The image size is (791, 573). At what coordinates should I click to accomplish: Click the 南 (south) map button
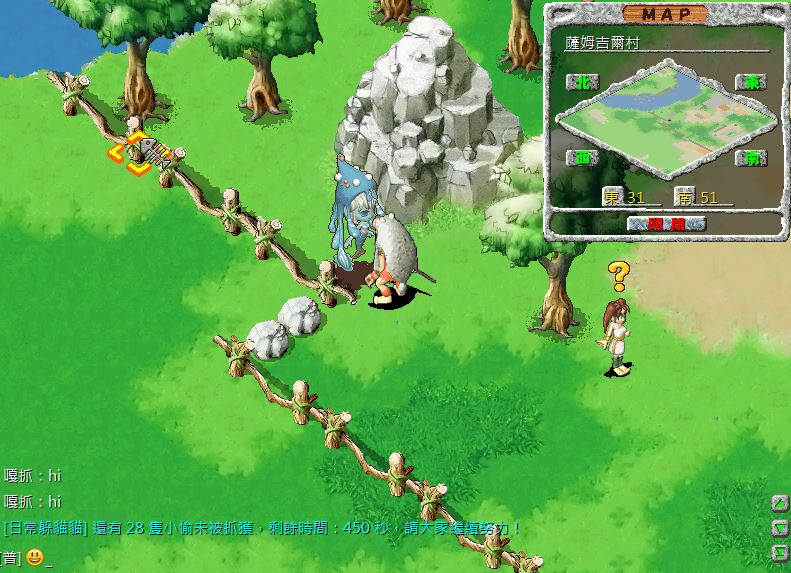(x=749, y=158)
